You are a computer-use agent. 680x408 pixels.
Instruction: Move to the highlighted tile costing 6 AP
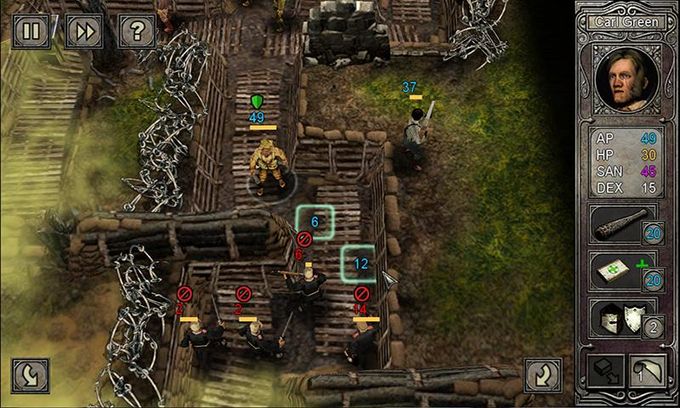tap(314, 223)
